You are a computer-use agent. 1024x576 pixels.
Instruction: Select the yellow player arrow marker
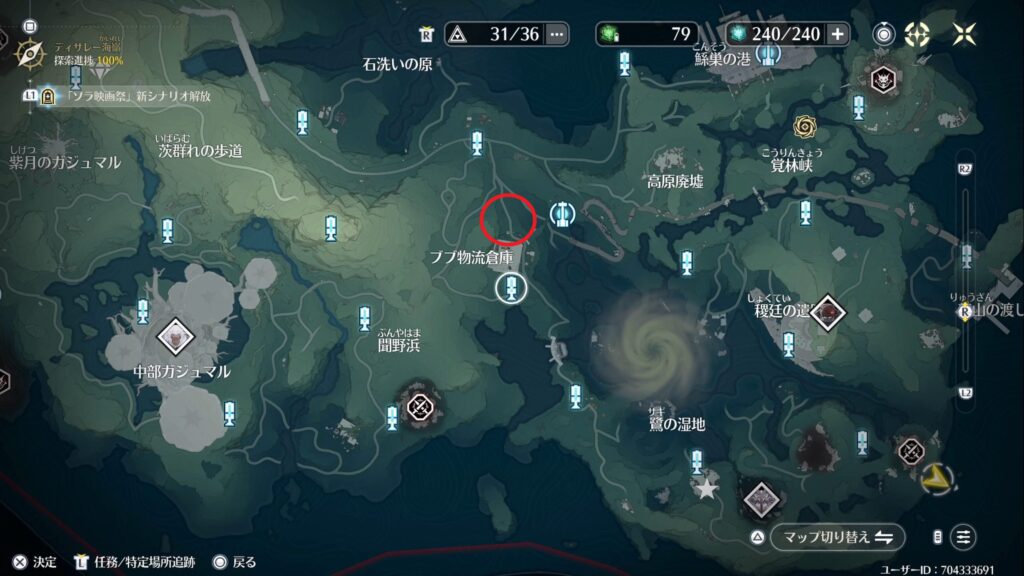[x=937, y=477]
